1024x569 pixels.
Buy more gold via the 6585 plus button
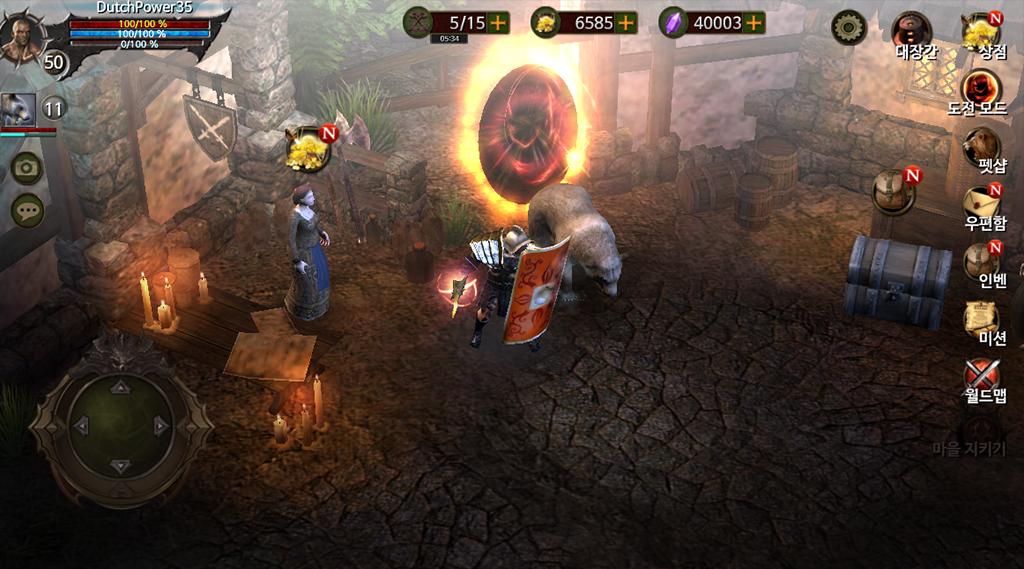click(x=626, y=22)
